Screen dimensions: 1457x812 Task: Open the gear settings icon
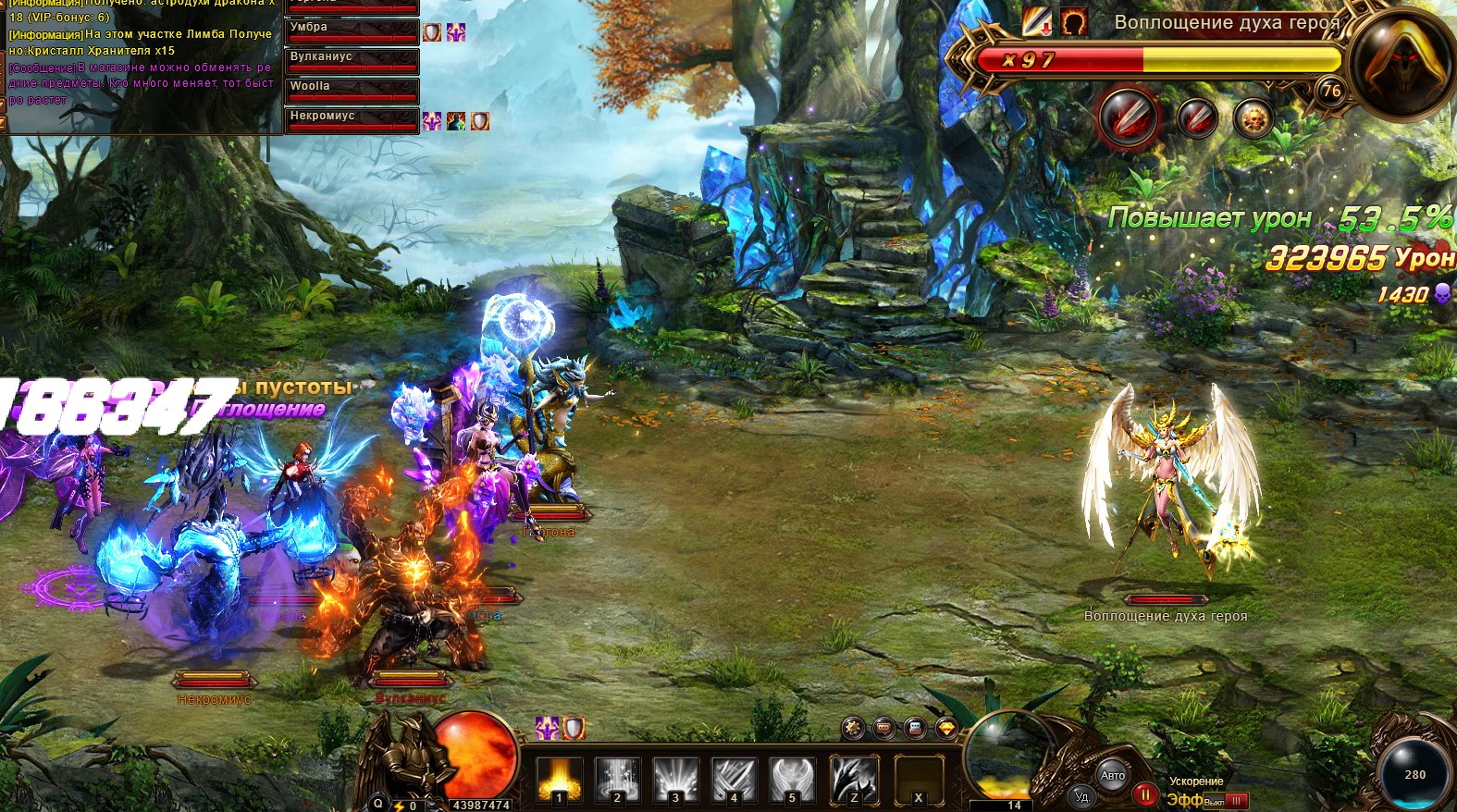853,728
